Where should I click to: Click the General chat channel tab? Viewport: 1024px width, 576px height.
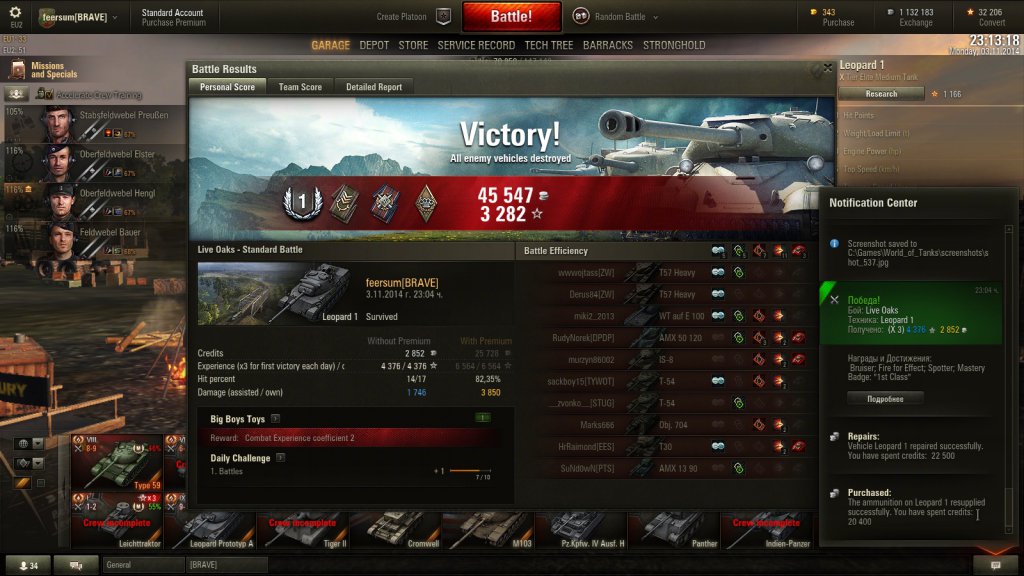coord(142,565)
